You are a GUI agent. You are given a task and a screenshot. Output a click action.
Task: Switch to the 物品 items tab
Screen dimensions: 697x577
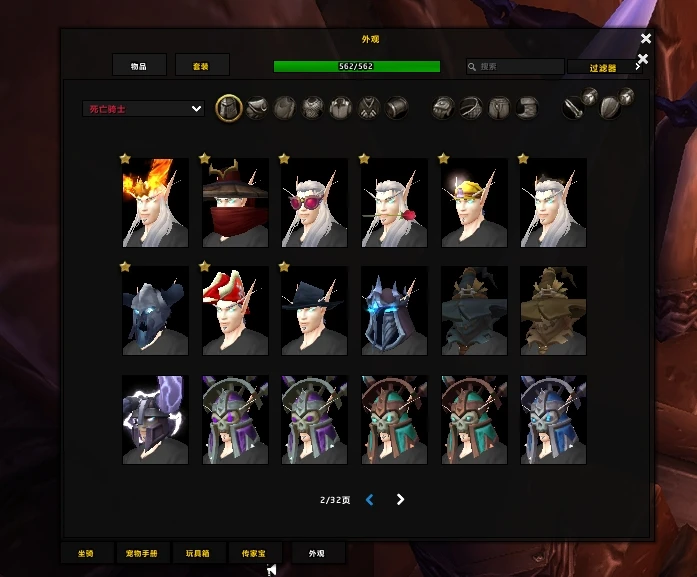pyautogui.click(x=139, y=65)
